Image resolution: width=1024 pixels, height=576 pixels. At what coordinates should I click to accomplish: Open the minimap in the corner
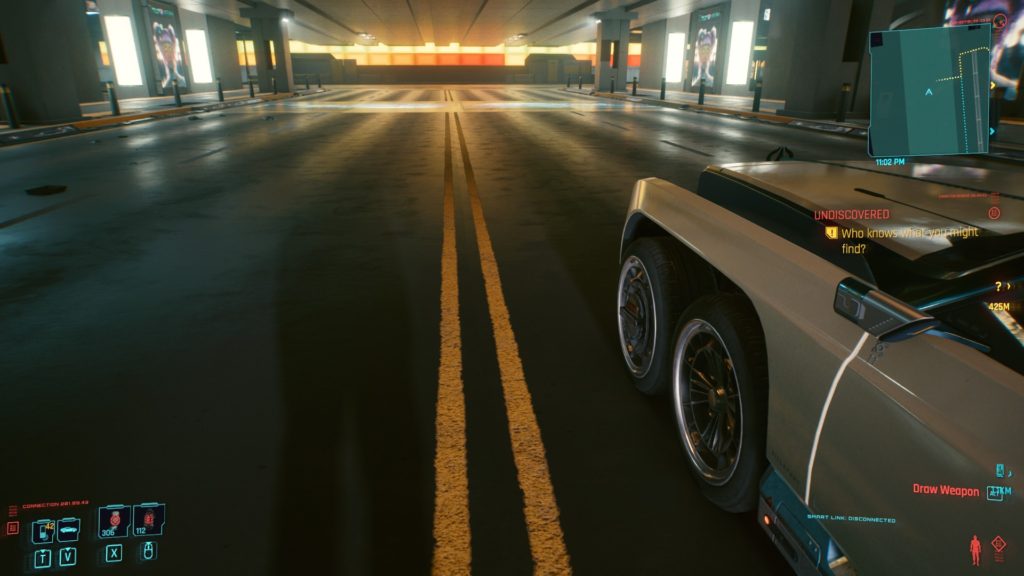pos(929,89)
